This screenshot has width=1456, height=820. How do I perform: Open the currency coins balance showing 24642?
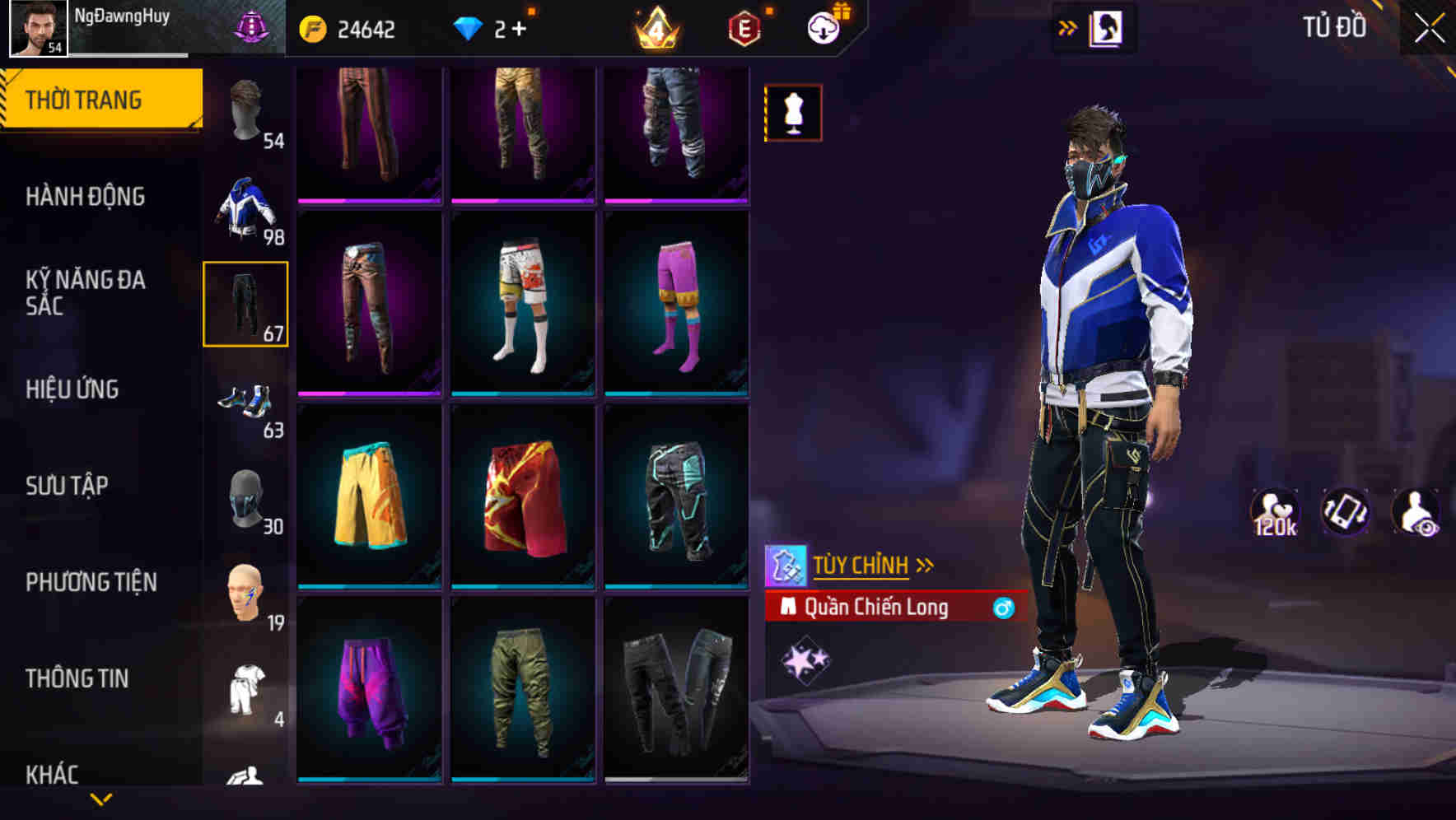click(x=354, y=30)
